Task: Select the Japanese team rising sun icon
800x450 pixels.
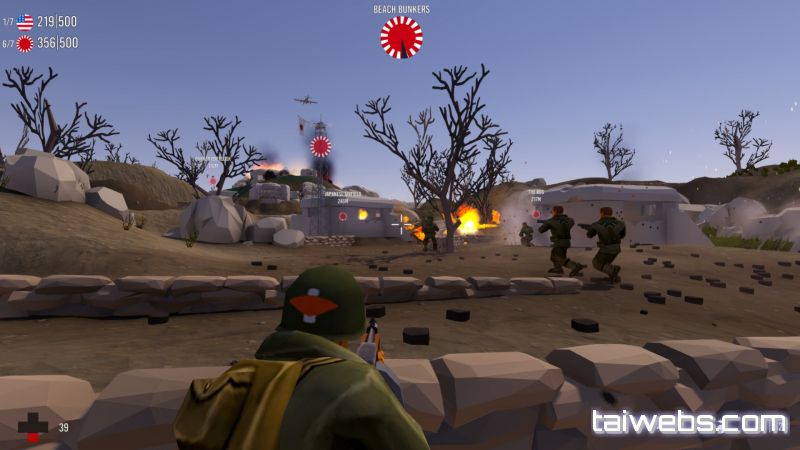Action: [25, 43]
